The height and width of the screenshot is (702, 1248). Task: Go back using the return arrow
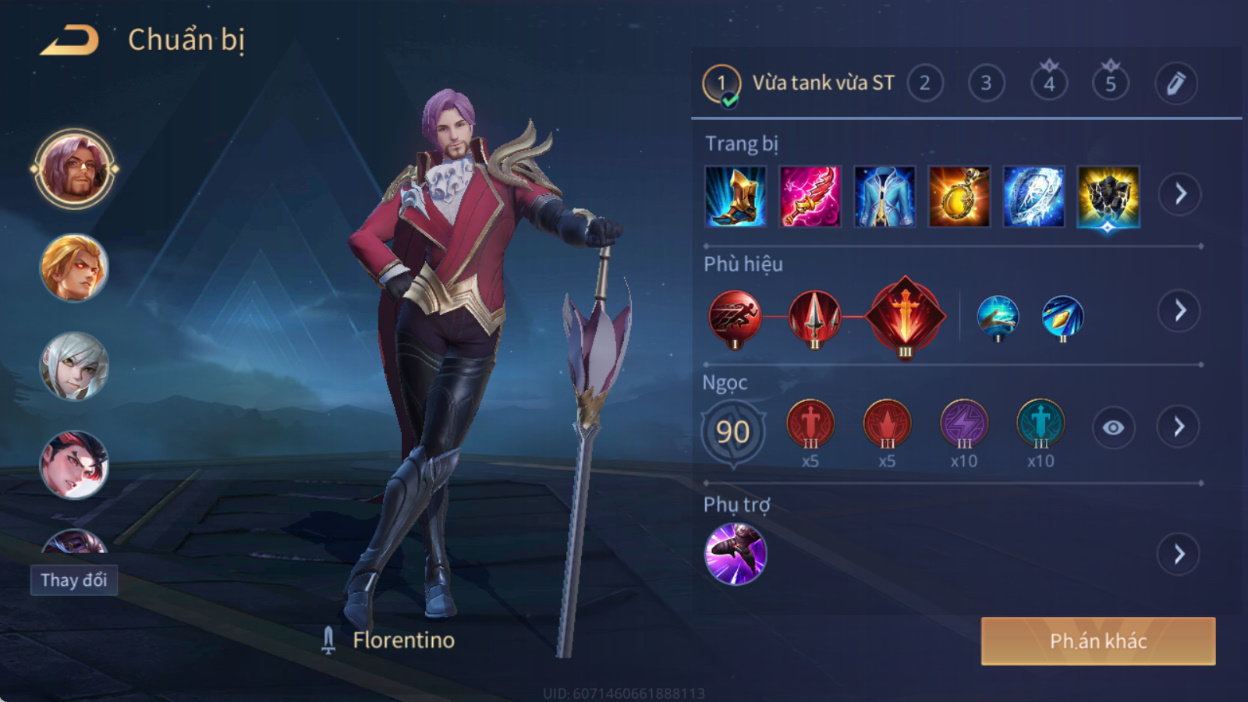[x=70, y=41]
